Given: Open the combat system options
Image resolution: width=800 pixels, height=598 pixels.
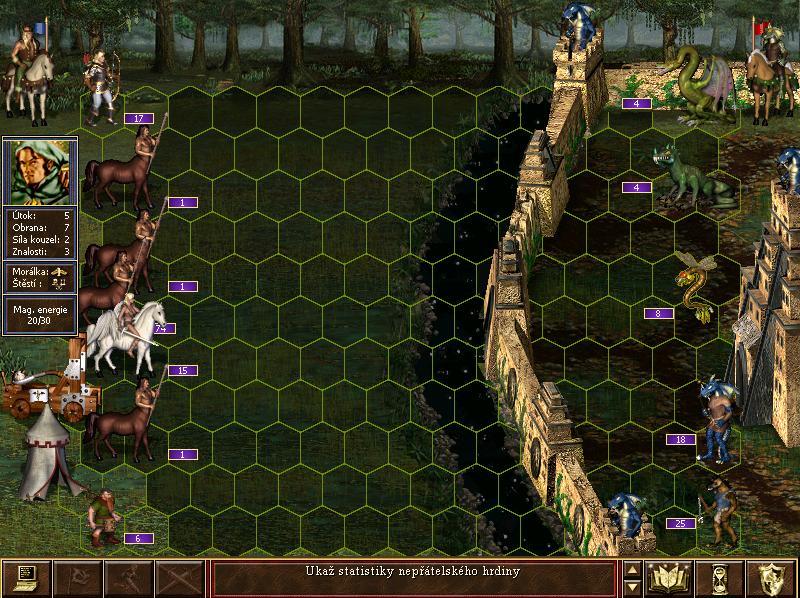Looking at the screenshot, I should [27, 577].
